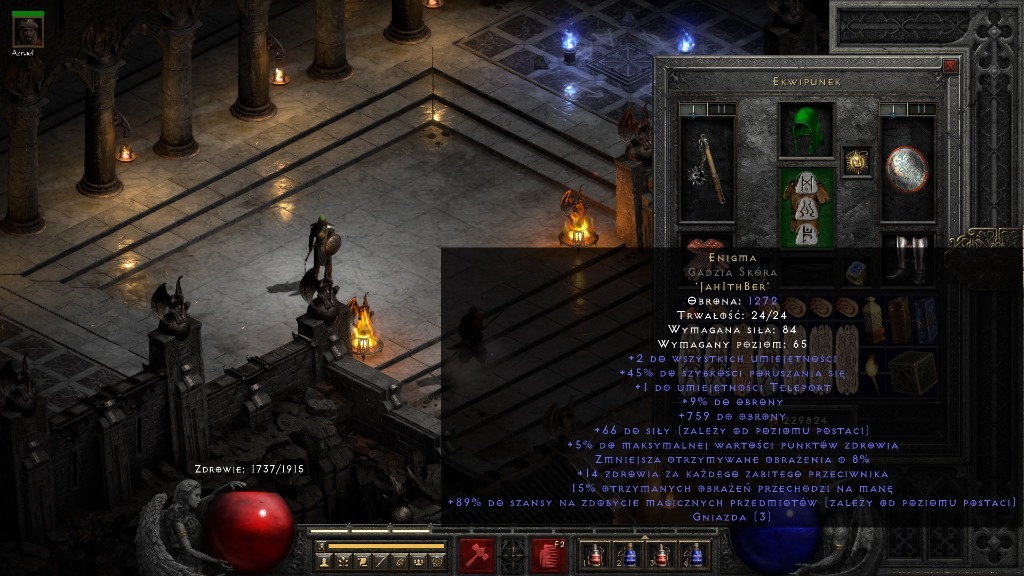Pick the Horadric Cube in the inventory
Image resolution: width=1024 pixels, height=576 pixels.
912,371
